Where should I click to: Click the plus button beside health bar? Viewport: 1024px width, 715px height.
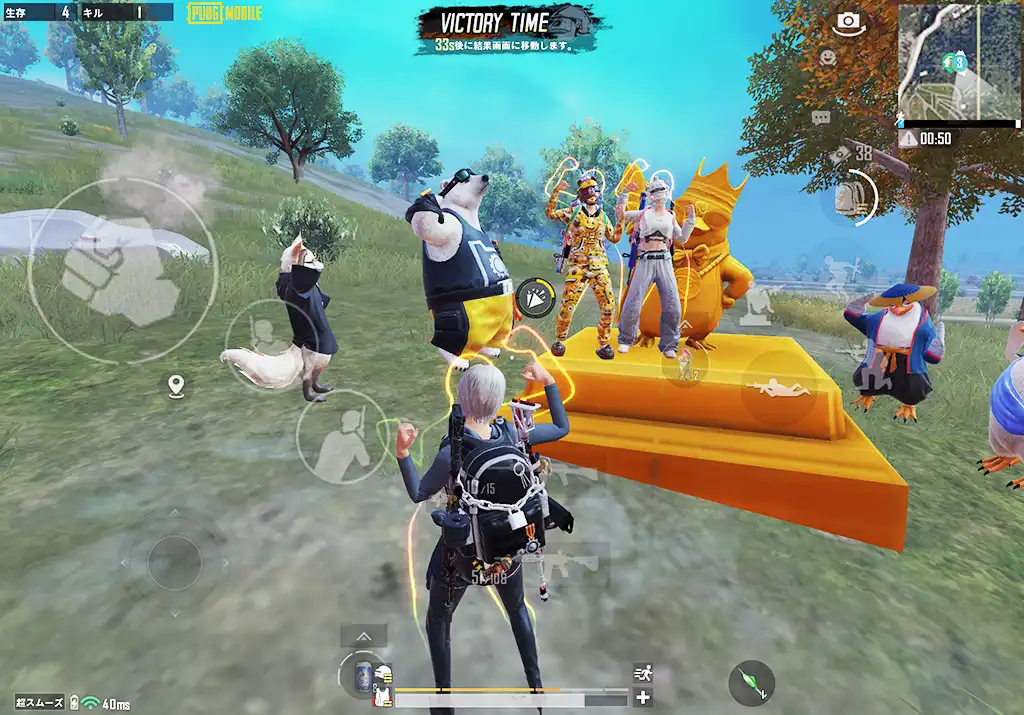pyautogui.click(x=643, y=698)
